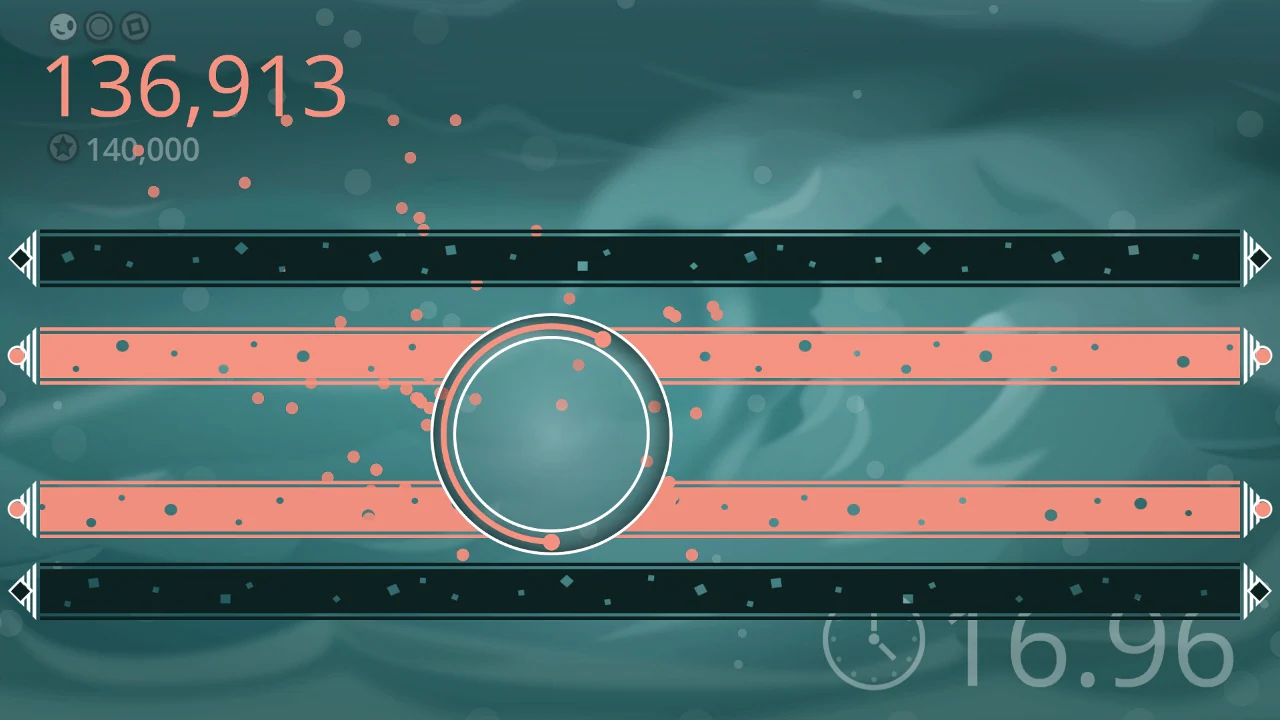Click the pink circle cap right of the second lane

tap(1262, 354)
